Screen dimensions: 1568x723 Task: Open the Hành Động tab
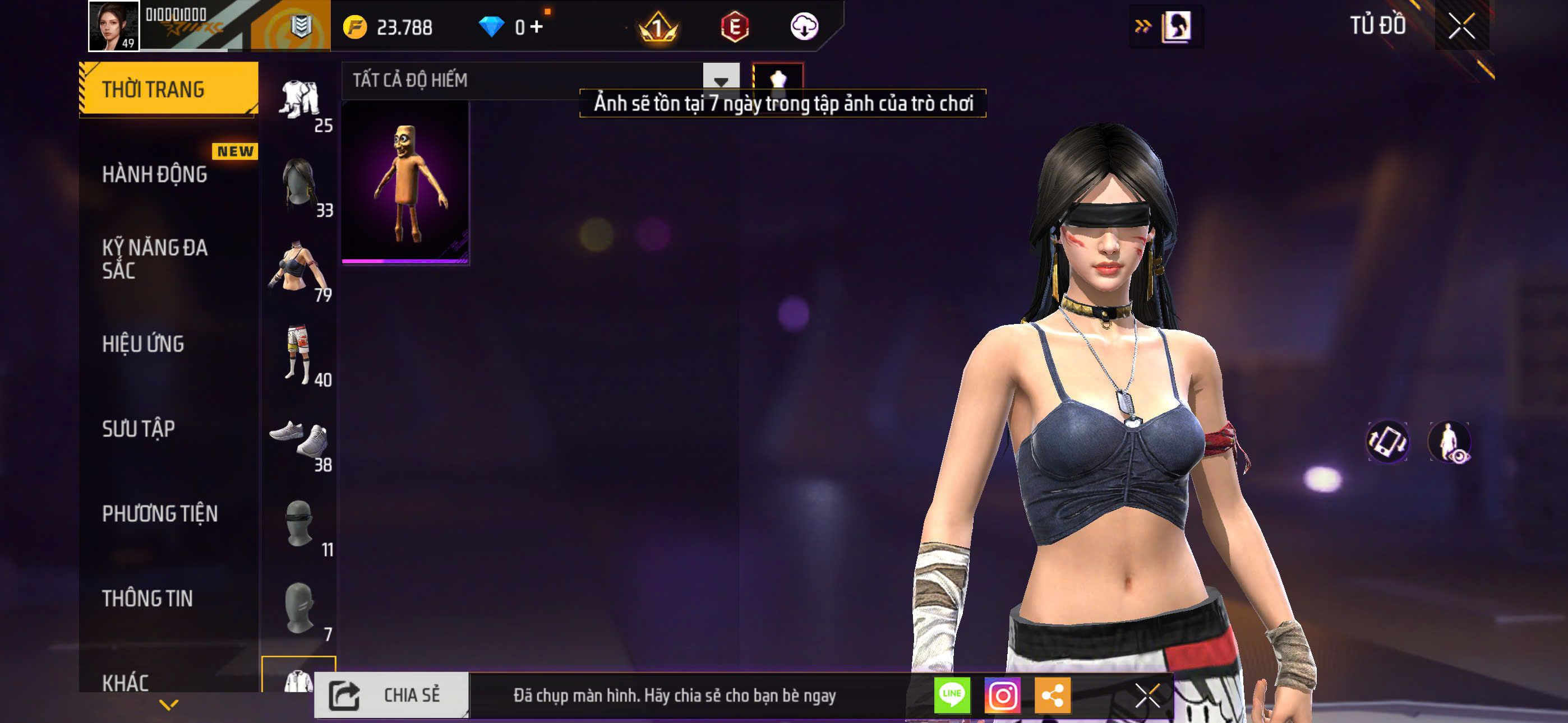pyautogui.click(x=155, y=175)
